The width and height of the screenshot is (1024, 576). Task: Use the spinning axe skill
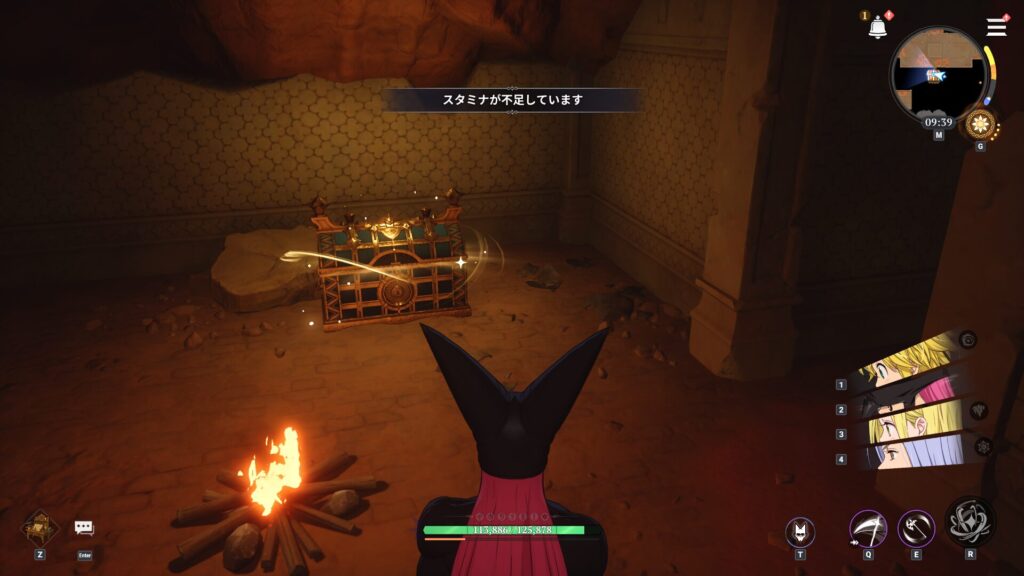916,528
